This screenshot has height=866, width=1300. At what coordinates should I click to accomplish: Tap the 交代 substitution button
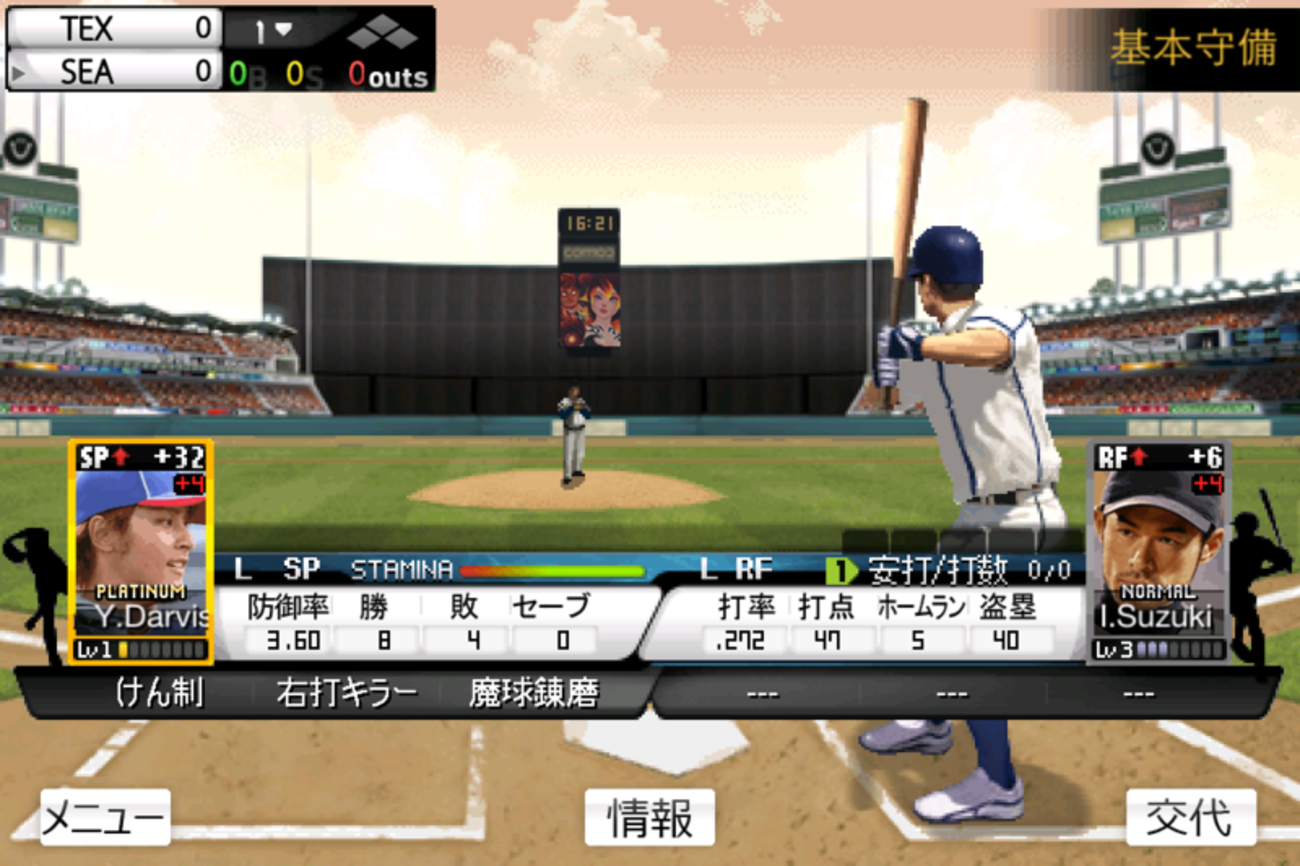coord(1190,818)
